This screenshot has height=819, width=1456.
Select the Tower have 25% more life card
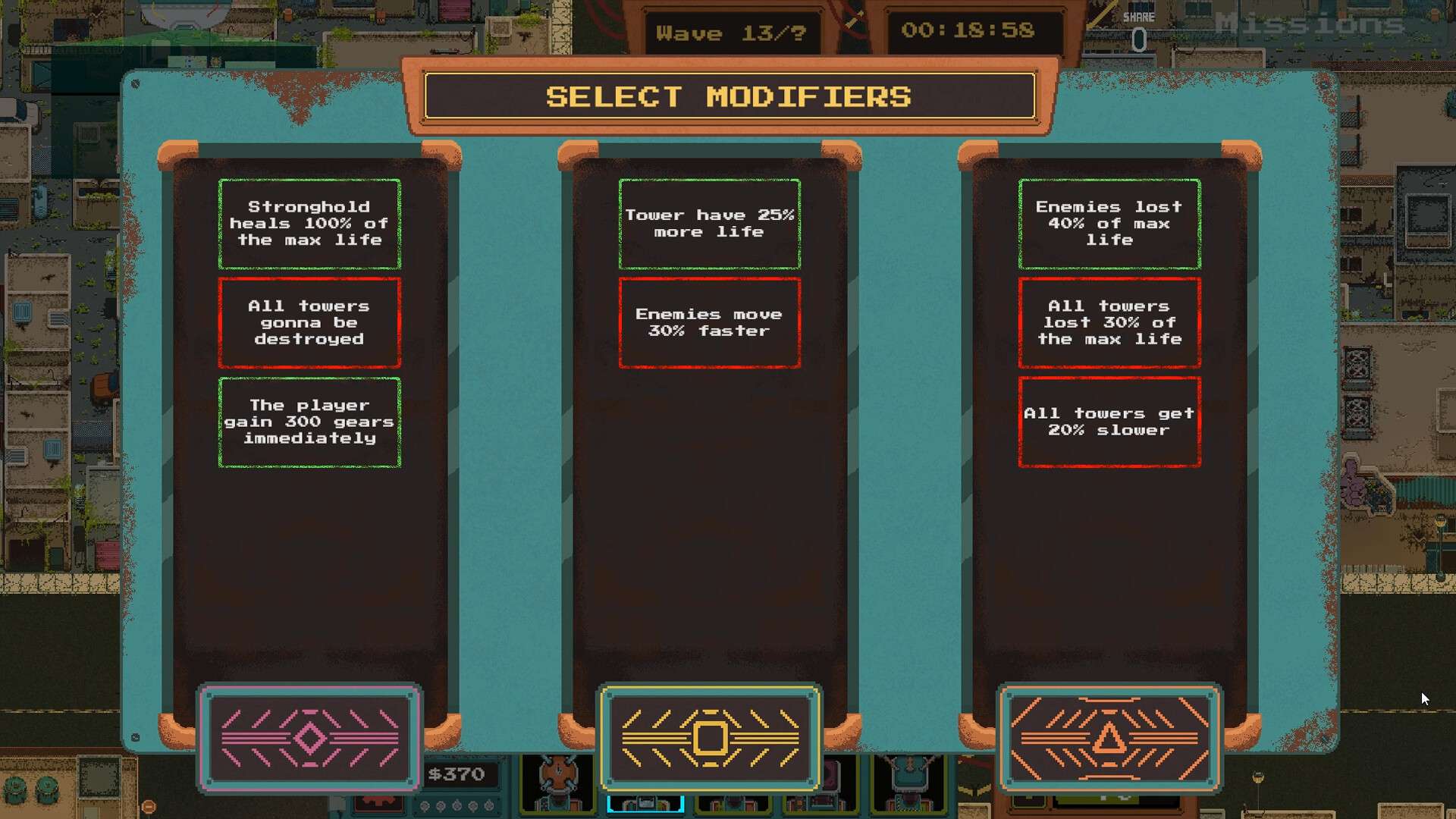point(710,224)
